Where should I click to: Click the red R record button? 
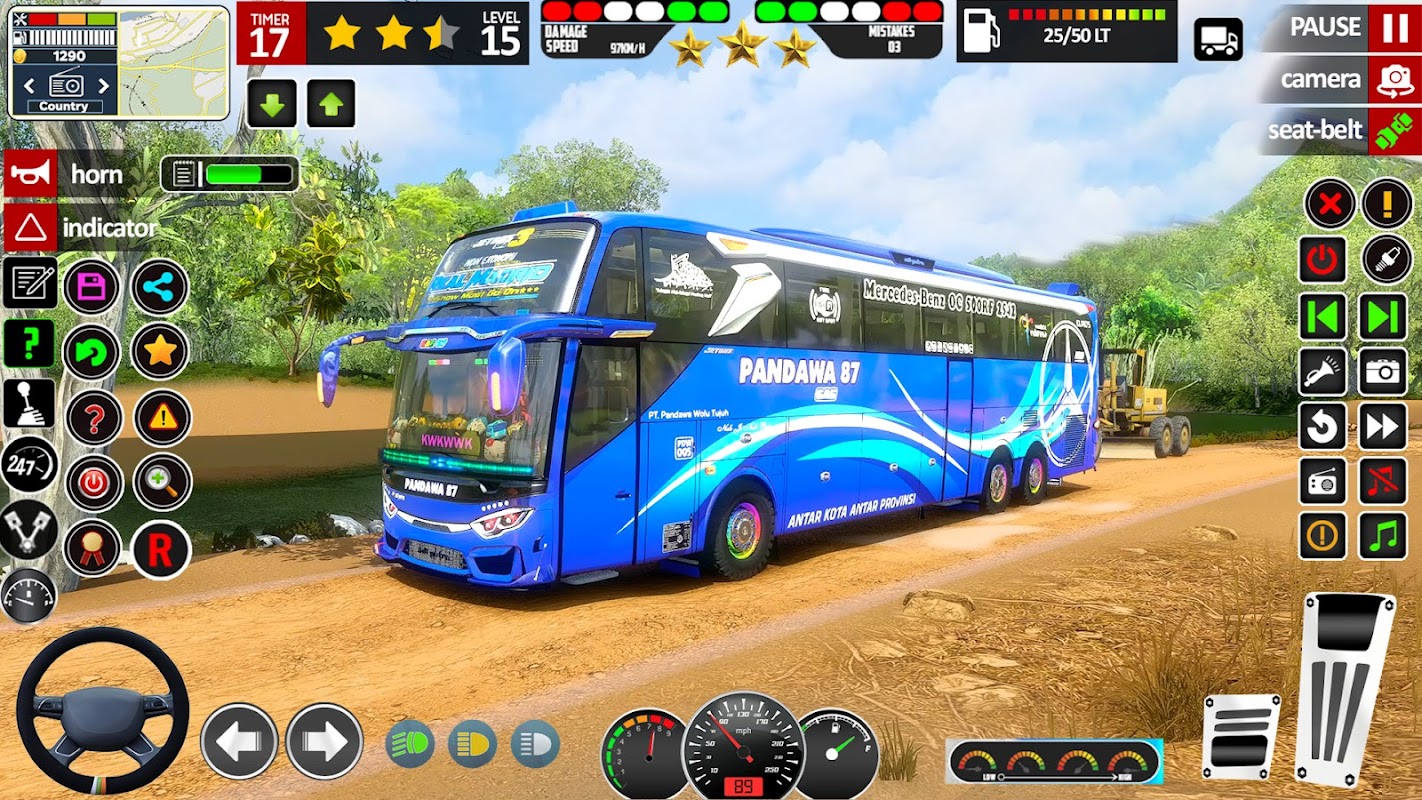(x=161, y=549)
